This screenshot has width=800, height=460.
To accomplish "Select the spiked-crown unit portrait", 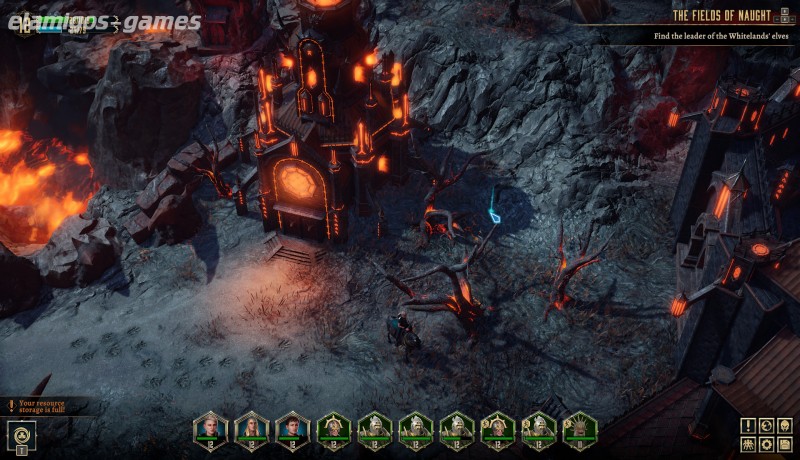I will click(579, 428).
